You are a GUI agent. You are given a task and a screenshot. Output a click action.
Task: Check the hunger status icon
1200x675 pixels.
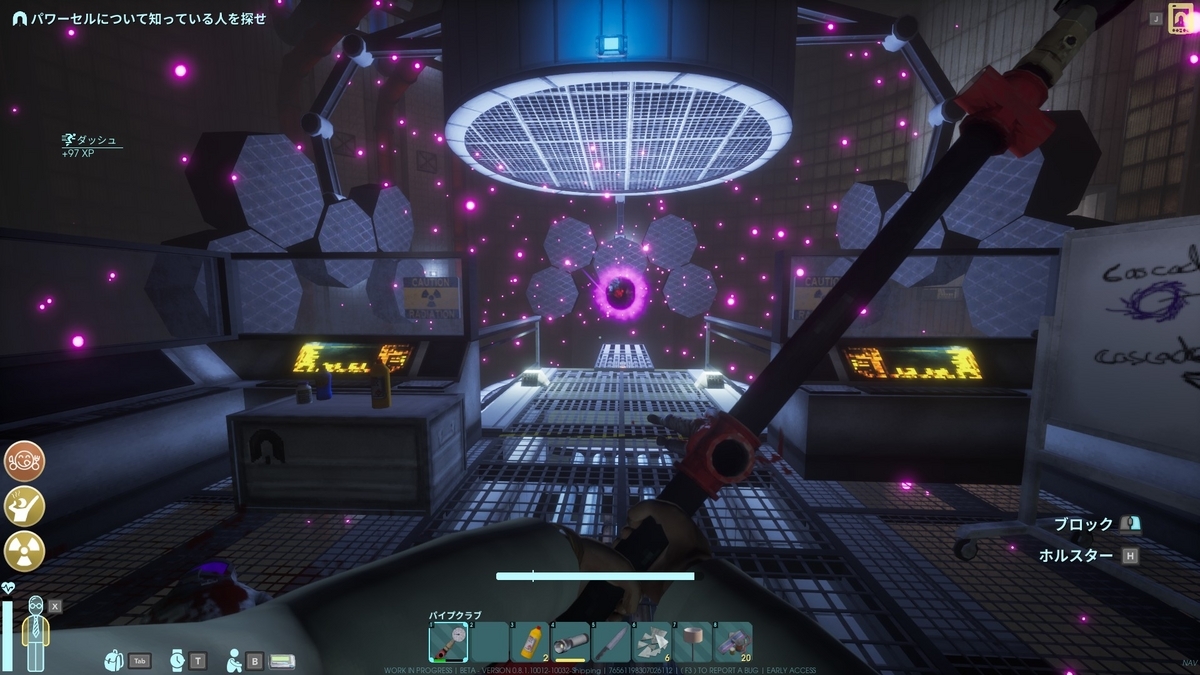click(x=25, y=461)
